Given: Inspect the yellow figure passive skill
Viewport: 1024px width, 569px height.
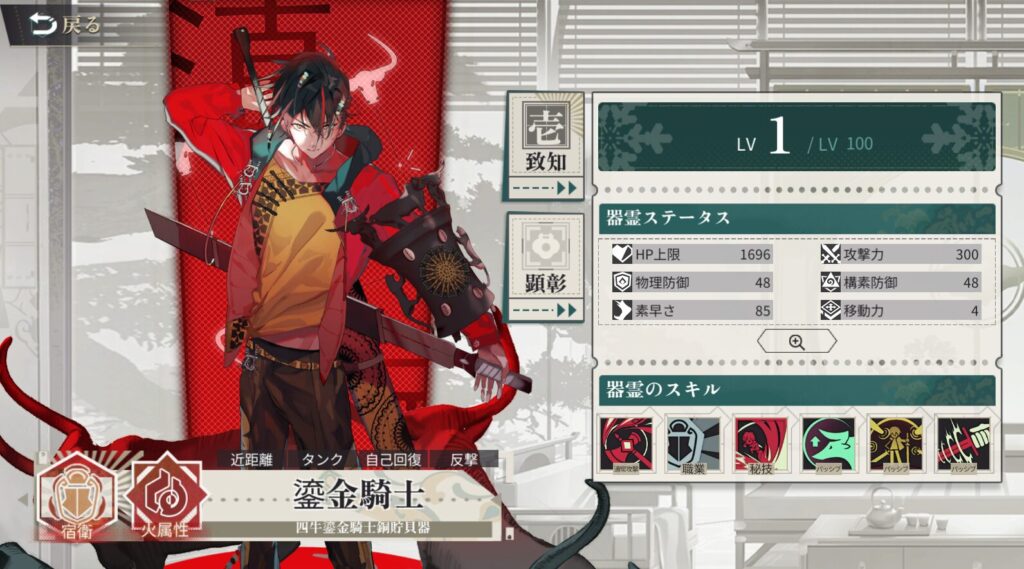Looking at the screenshot, I should pos(895,445).
